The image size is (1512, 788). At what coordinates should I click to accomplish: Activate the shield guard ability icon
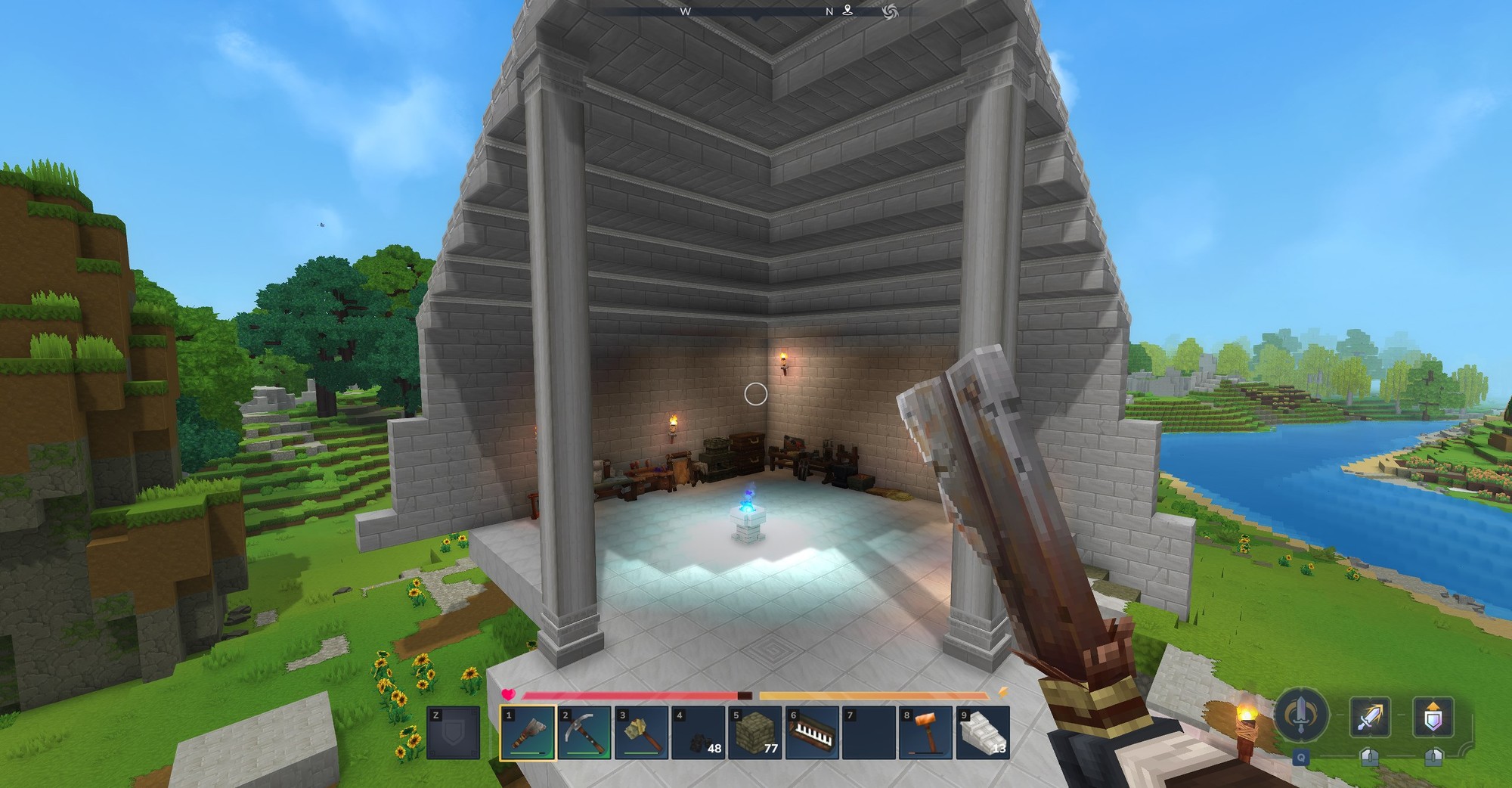(1433, 715)
